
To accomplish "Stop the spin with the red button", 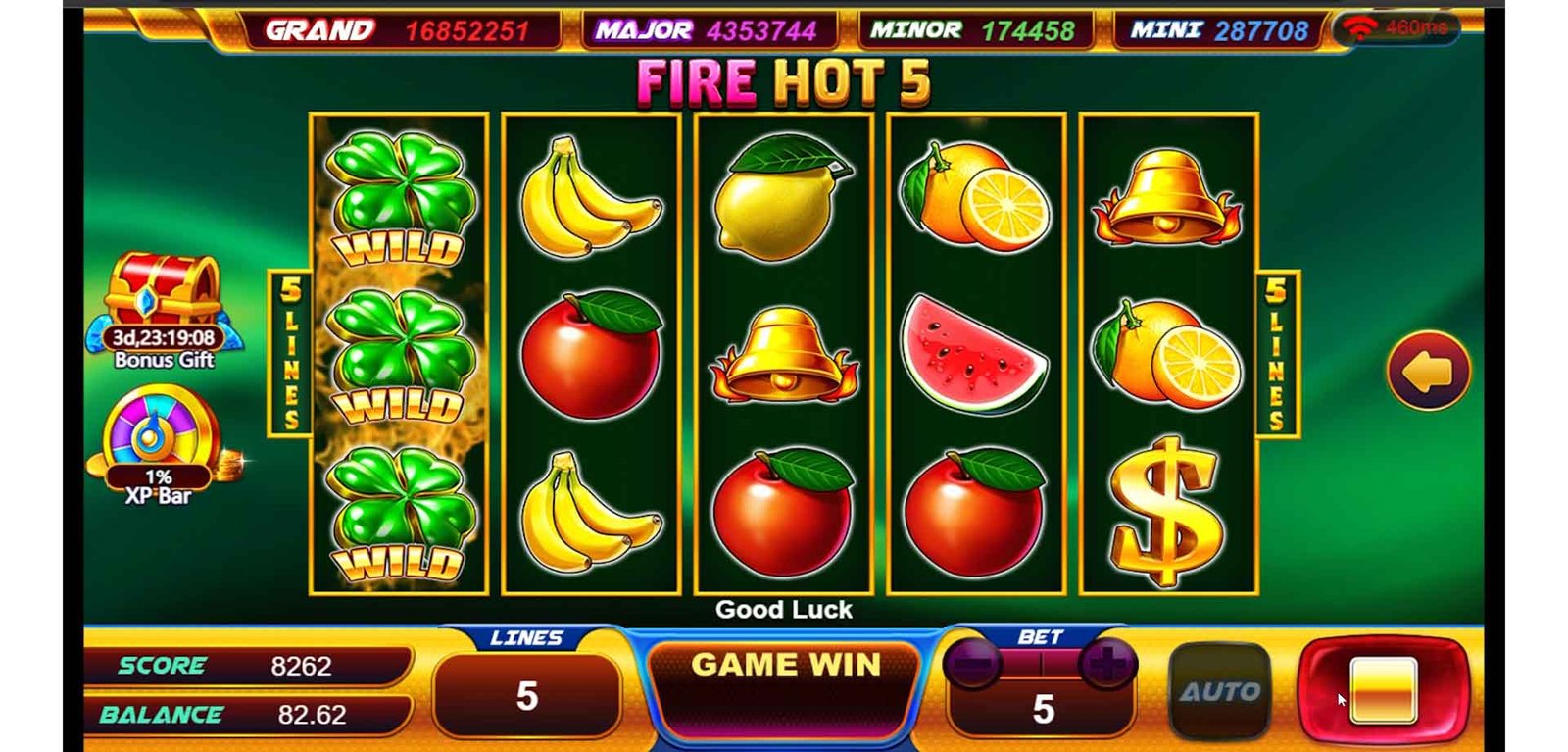I will point(1383,689).
